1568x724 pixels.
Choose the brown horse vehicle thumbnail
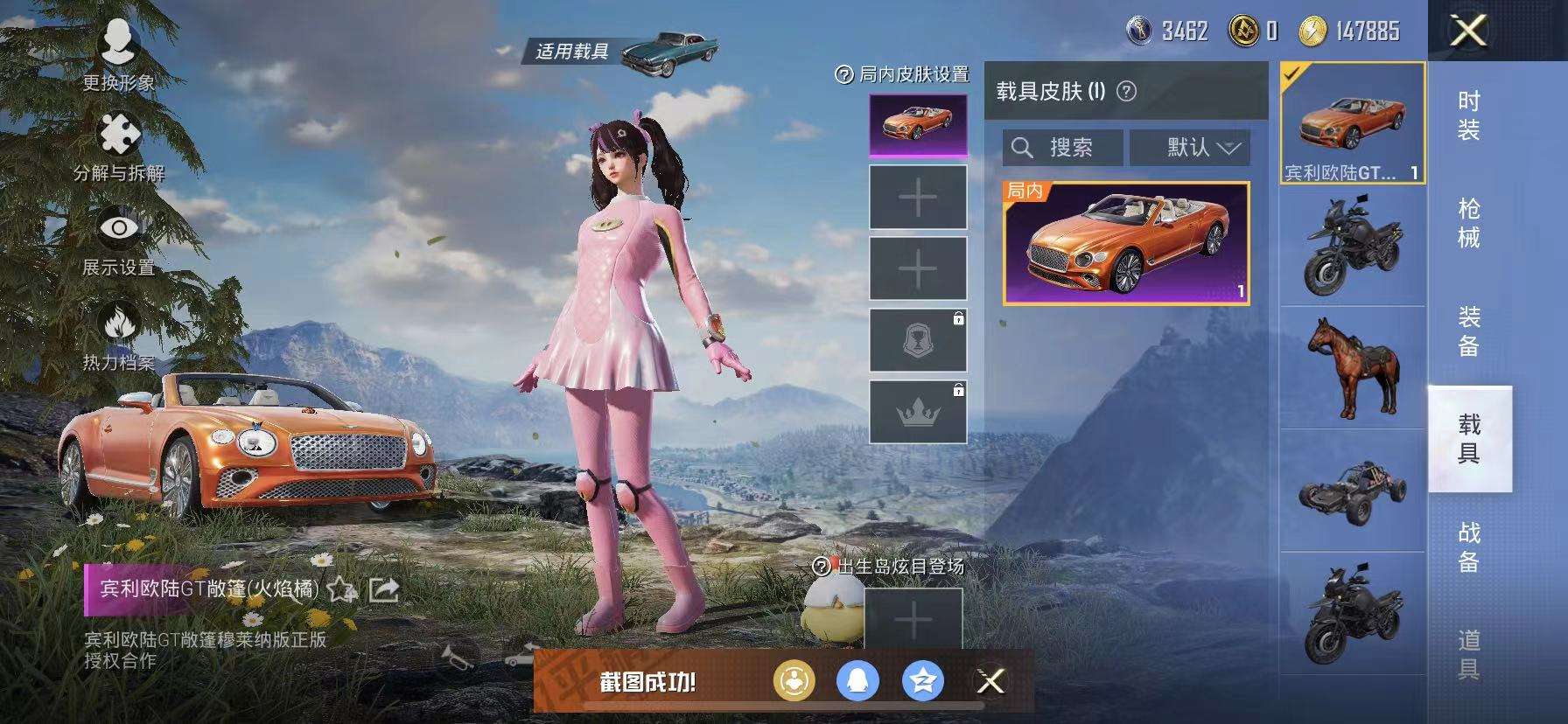pos(1352,367)
